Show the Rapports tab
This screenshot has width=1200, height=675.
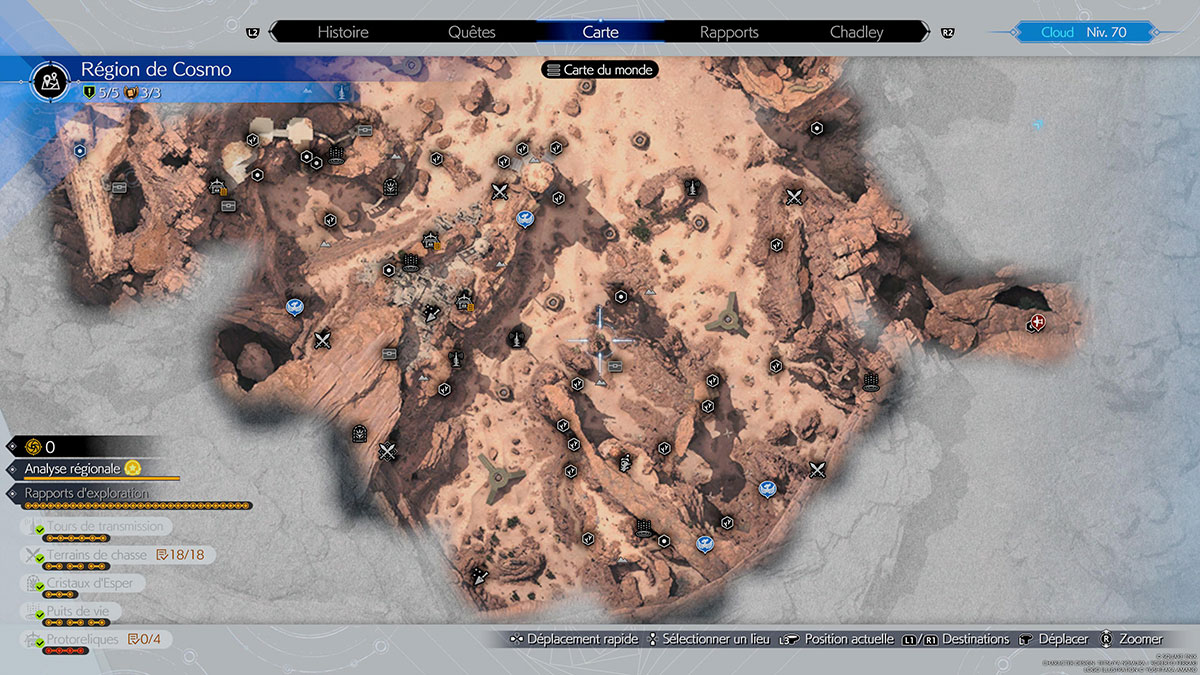[x=729, y=32]
